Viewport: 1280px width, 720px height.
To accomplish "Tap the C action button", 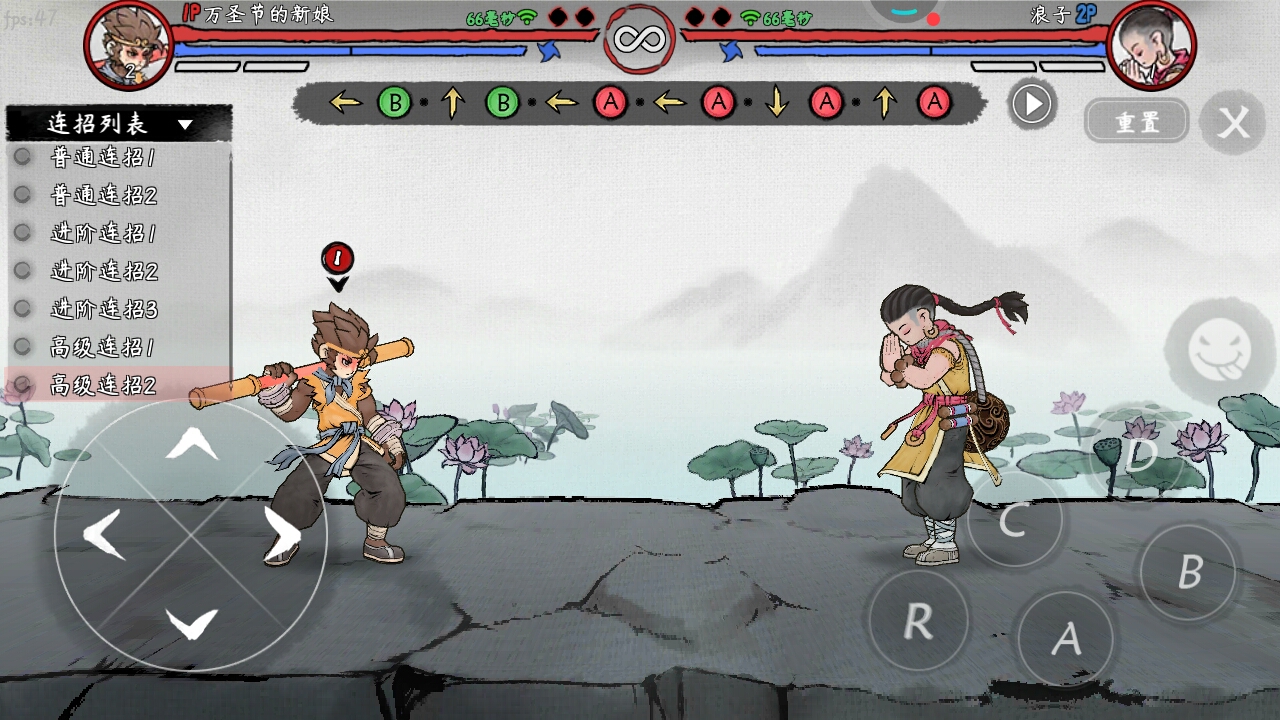I will [x=1013, y=520].
